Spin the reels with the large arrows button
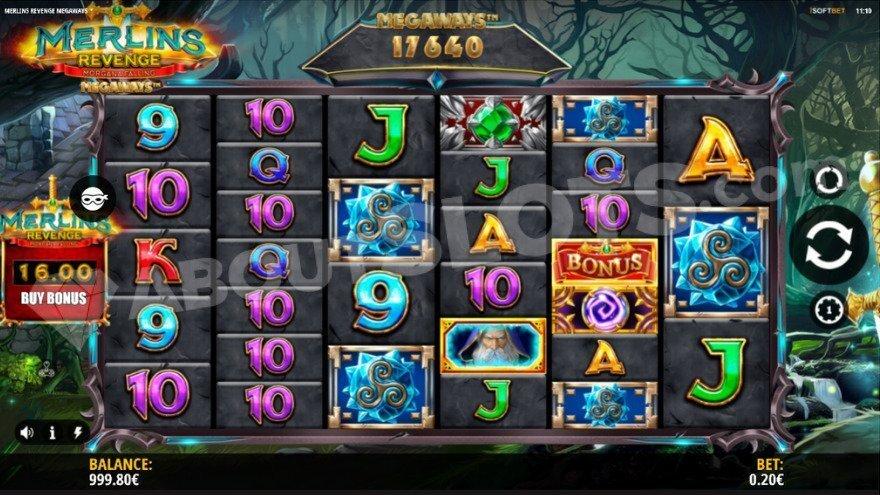 coord(827,244)
